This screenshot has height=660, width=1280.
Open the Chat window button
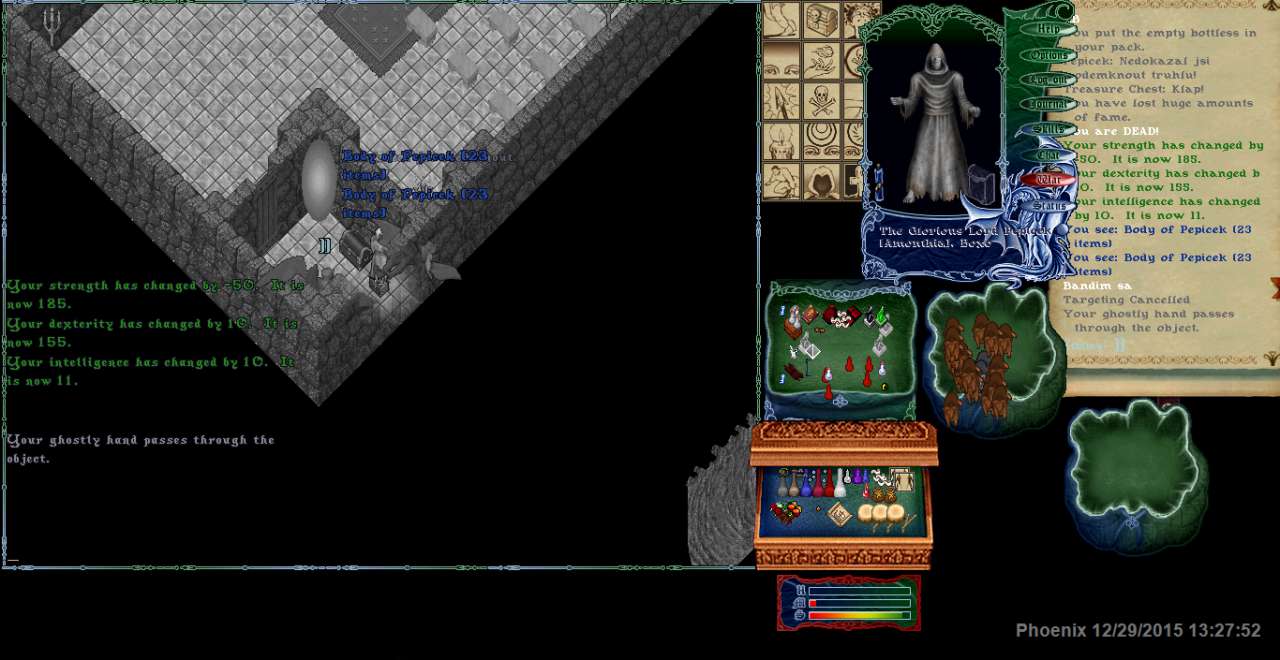point(1047,155)
